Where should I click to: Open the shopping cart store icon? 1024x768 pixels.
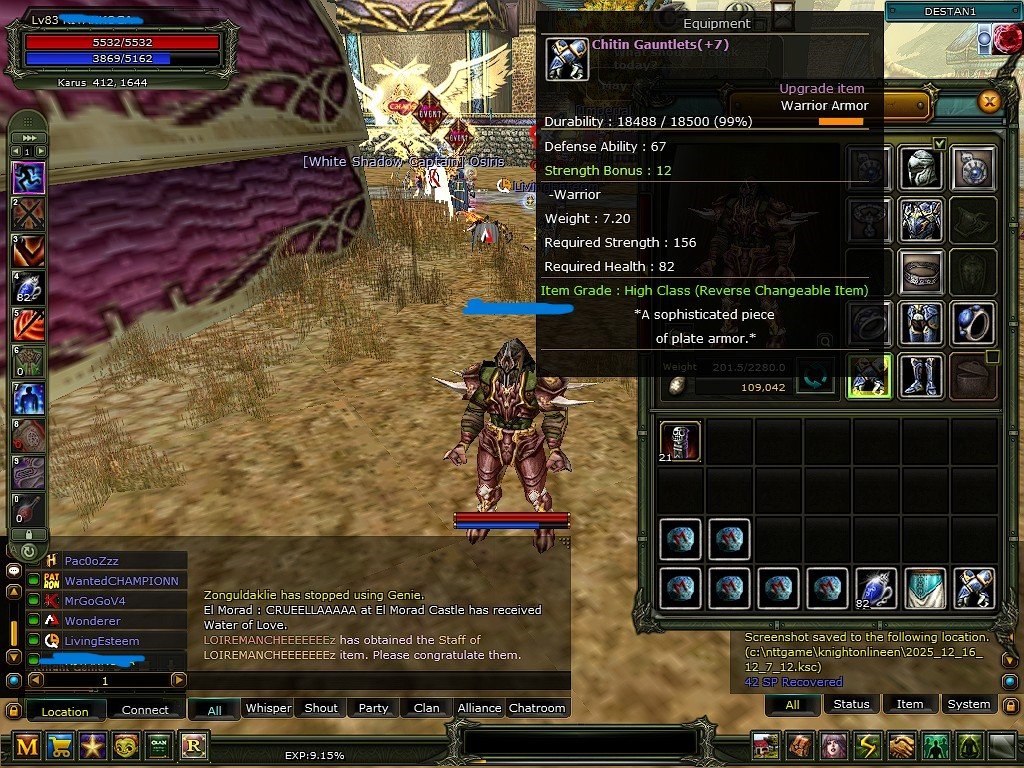pyautogui.click(x=60, y=745)
